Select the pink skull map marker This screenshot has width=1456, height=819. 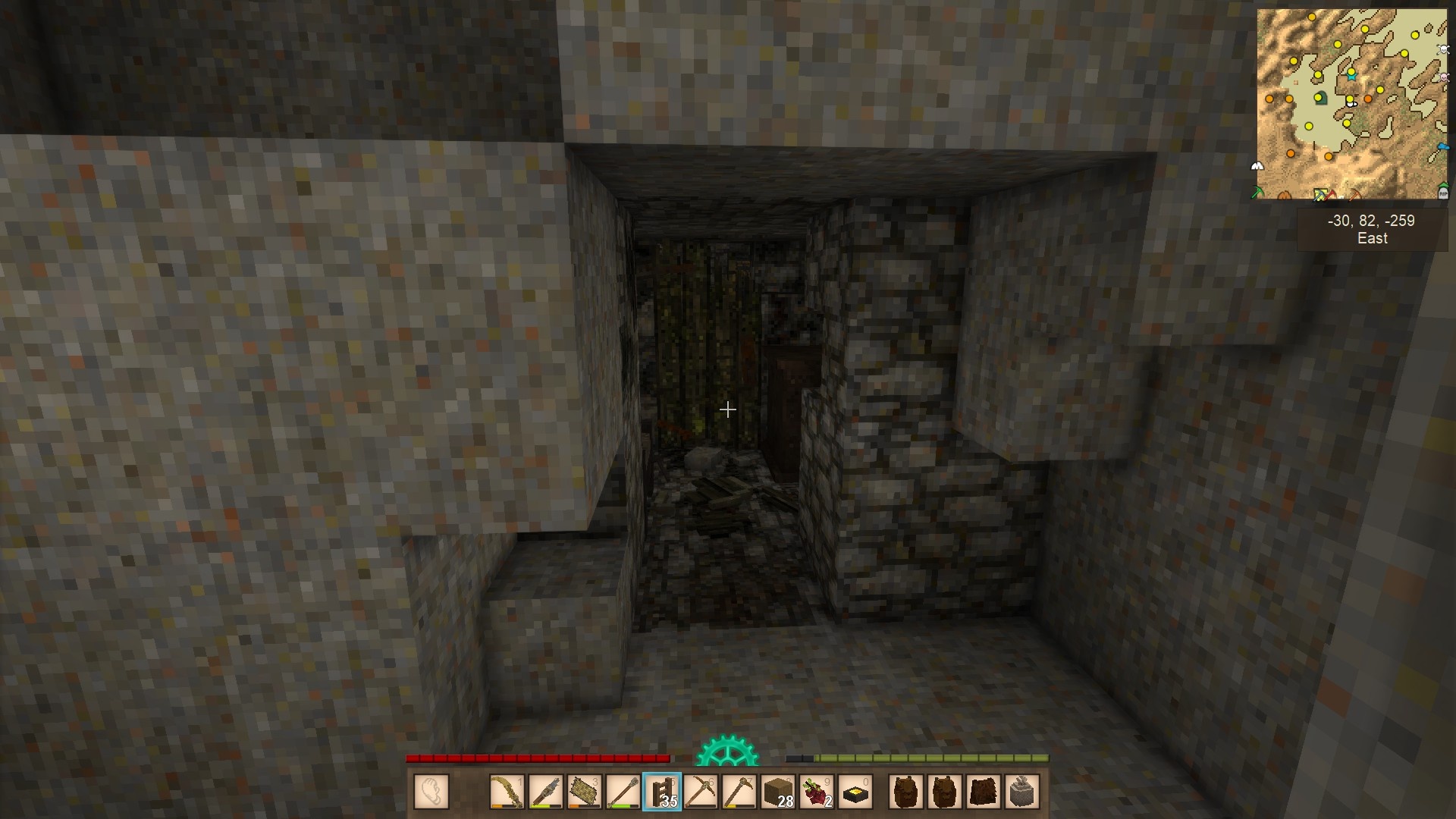point(1443,78)
